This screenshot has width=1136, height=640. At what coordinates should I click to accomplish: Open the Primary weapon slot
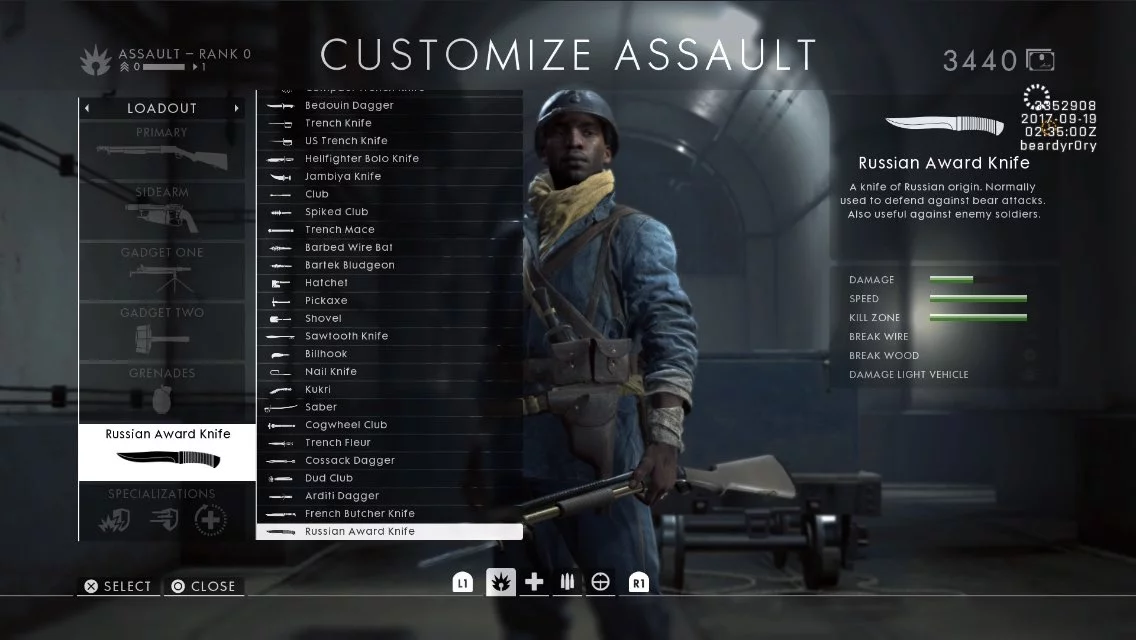[162, 151]
